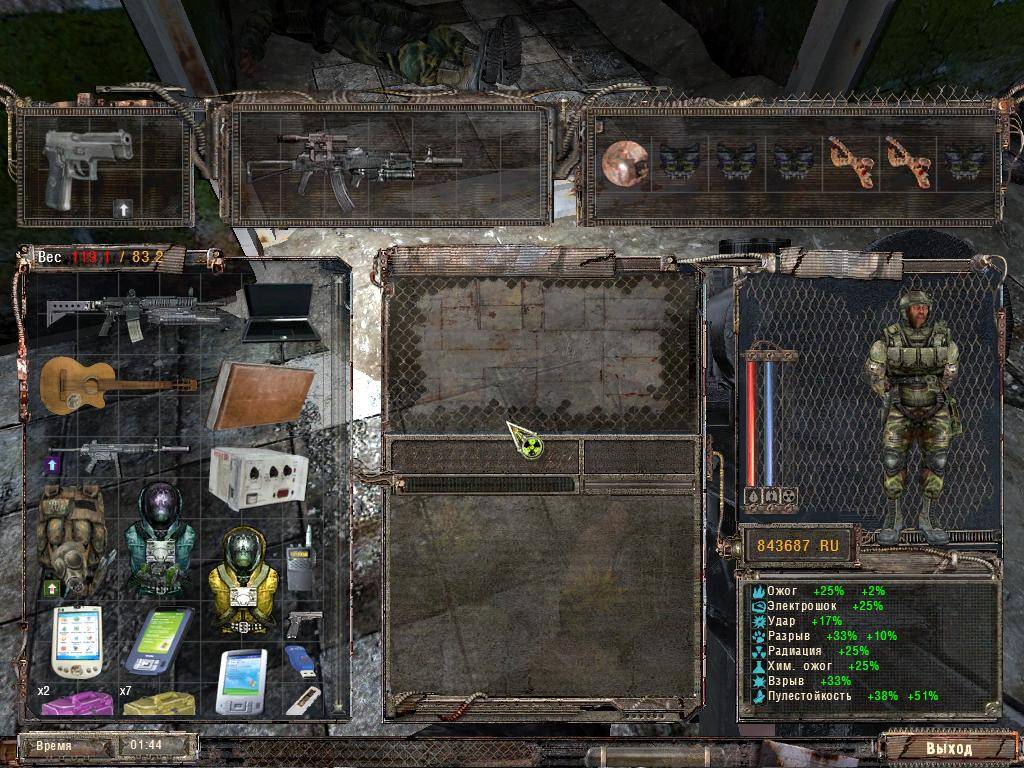Choose the laptop item in the inventory
Viewport: 1024px width, 768px height.
click(x=279, y=313)
